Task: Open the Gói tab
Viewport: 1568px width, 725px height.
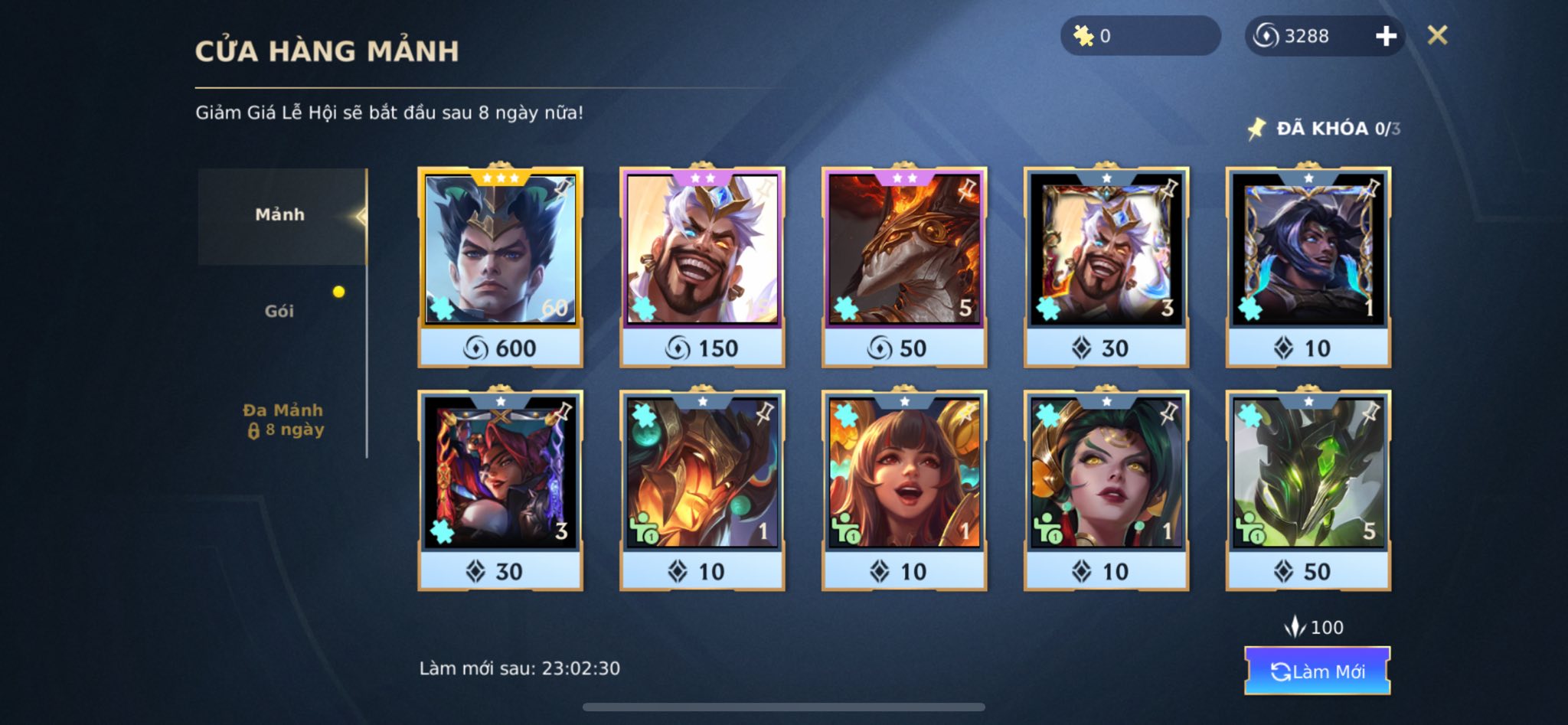Action: pos(279,311)
